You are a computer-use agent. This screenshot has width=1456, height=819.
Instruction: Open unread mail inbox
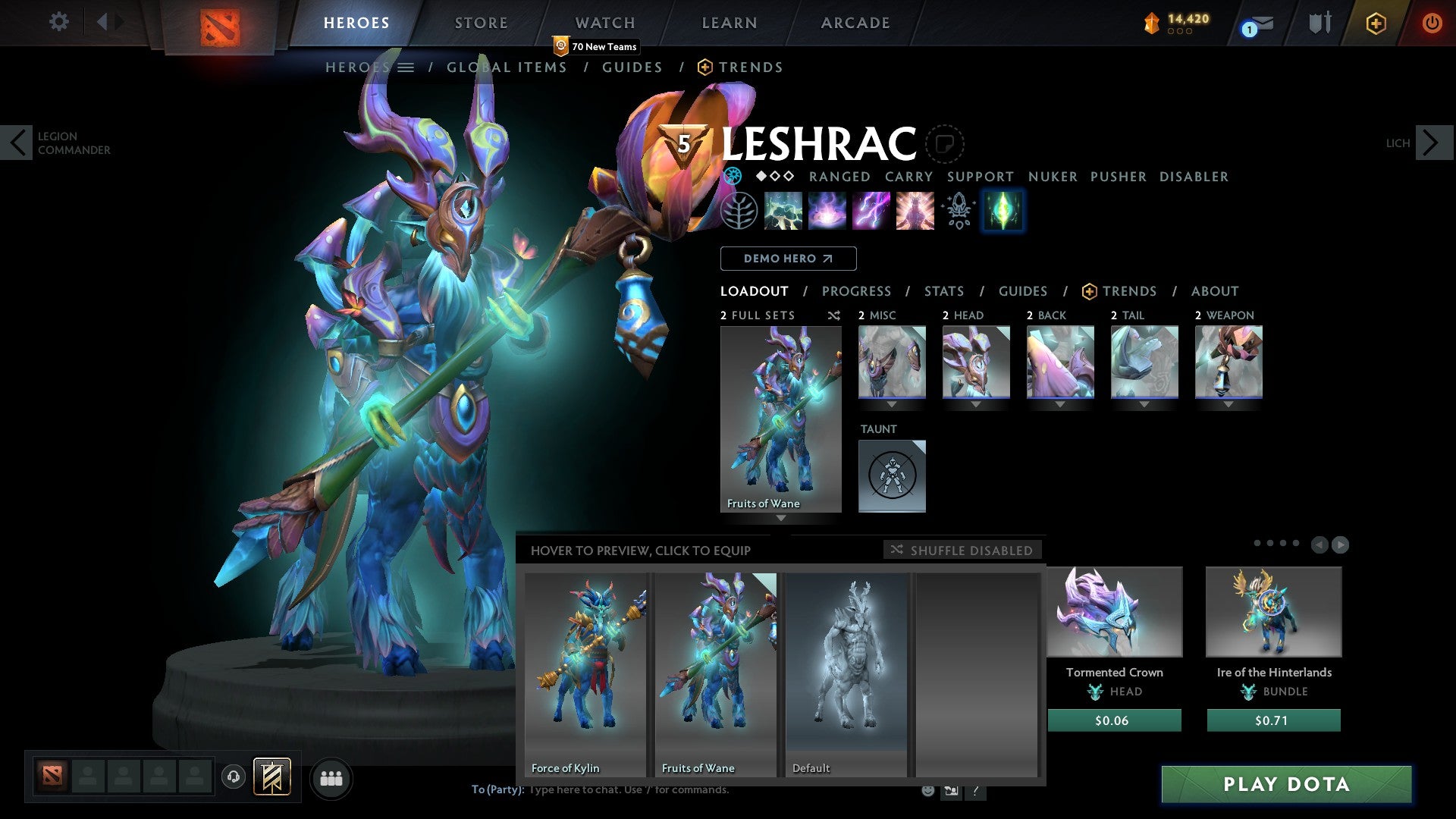(x=1259, y=23)
